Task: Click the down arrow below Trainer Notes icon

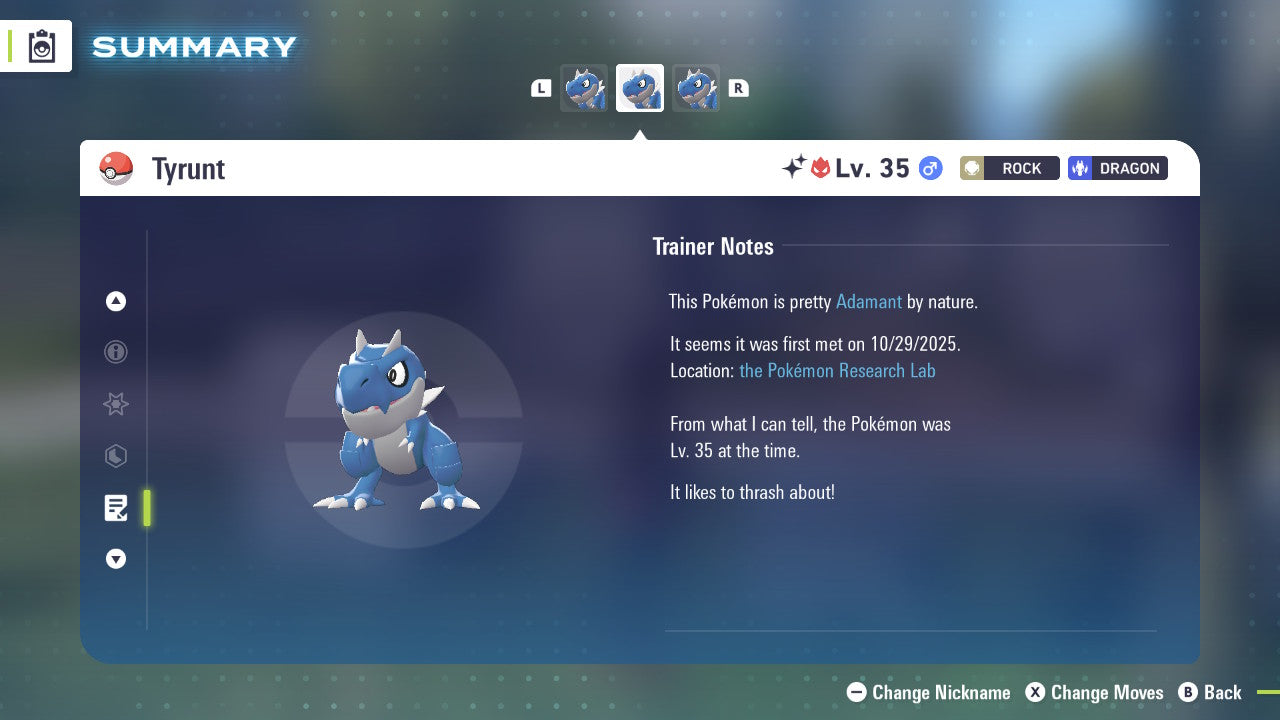Action: click(115, 559)
